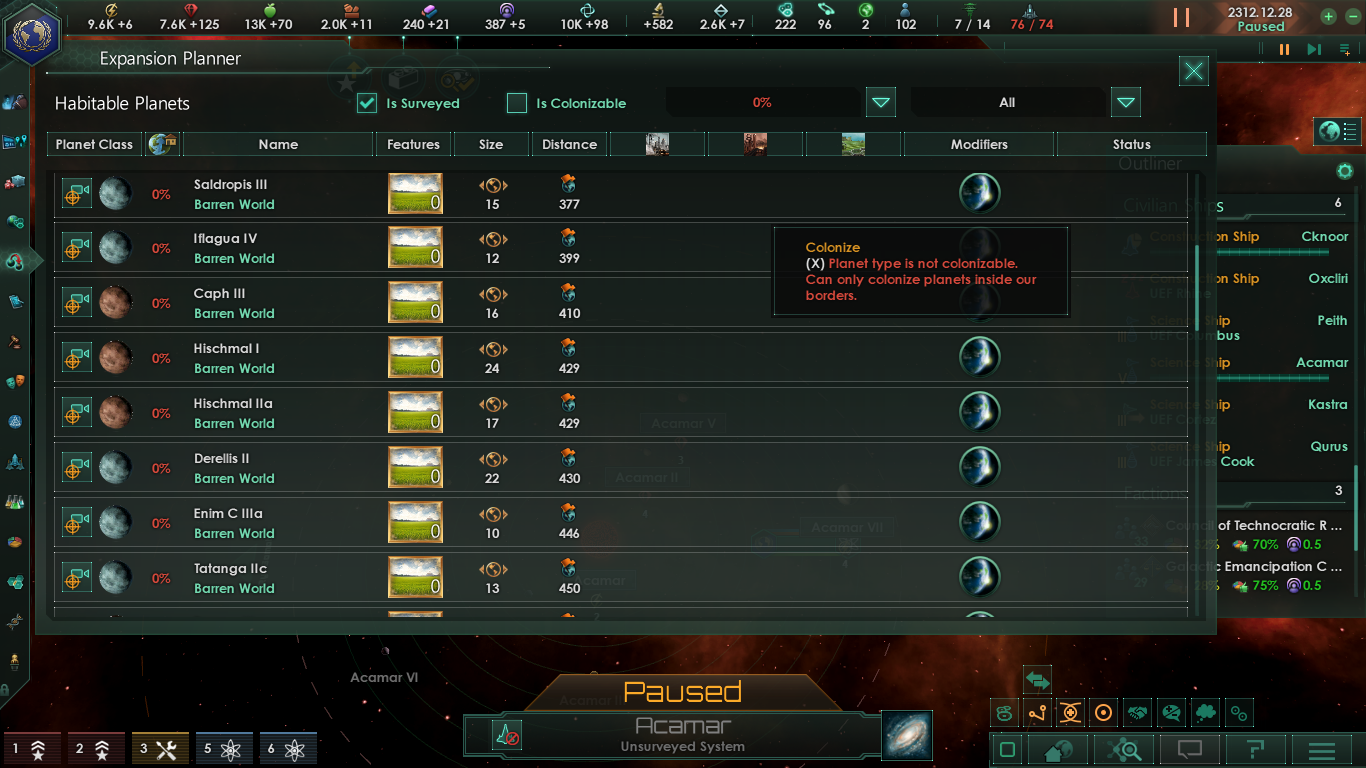Open the main menu hamburger button
The height and width of the screenshot is (768, 1366).
pyautogui.click(x=1322, y=750)
